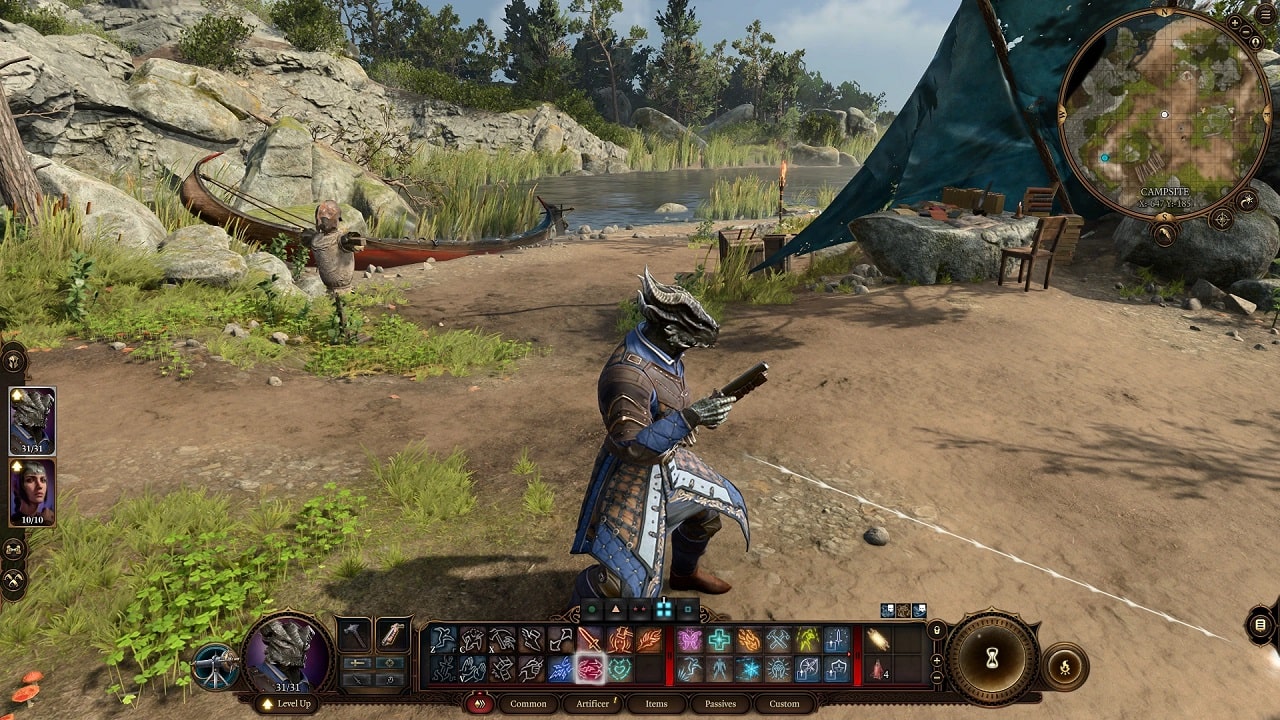Open the combat log via the scroll icon
This screenshot has height=720, width=1280.
[1261, 625]
